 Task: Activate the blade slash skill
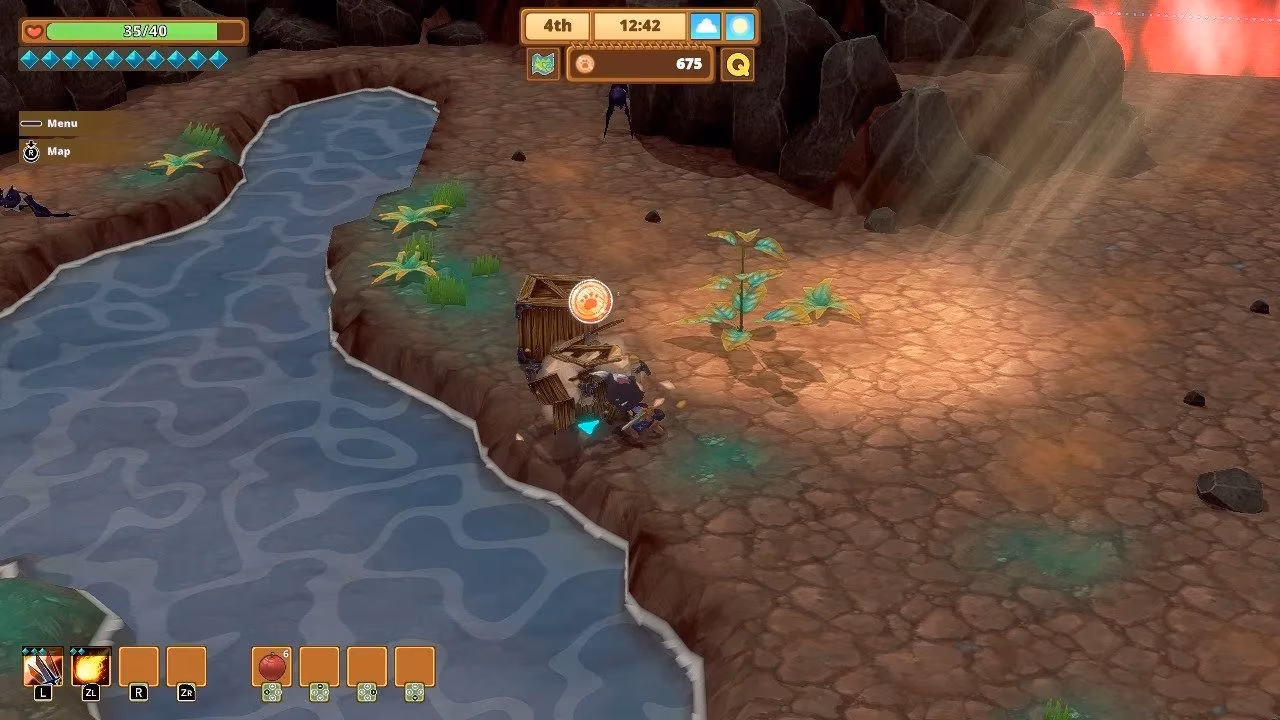click(x=43, y=666)
